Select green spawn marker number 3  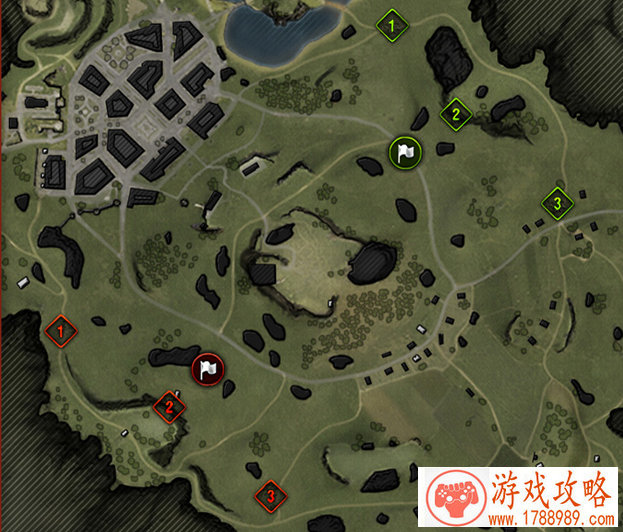click(x=557, y=203)
